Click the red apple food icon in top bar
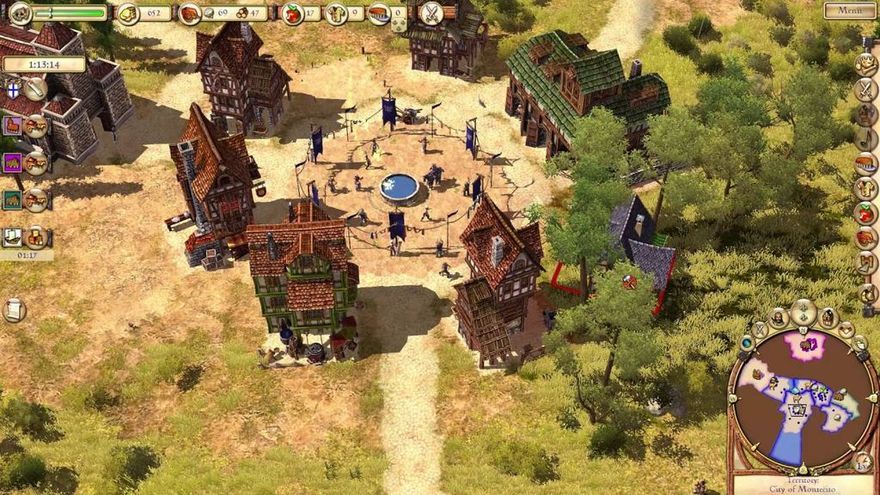This screenshot has height=495, width=880. pos(292,13)
